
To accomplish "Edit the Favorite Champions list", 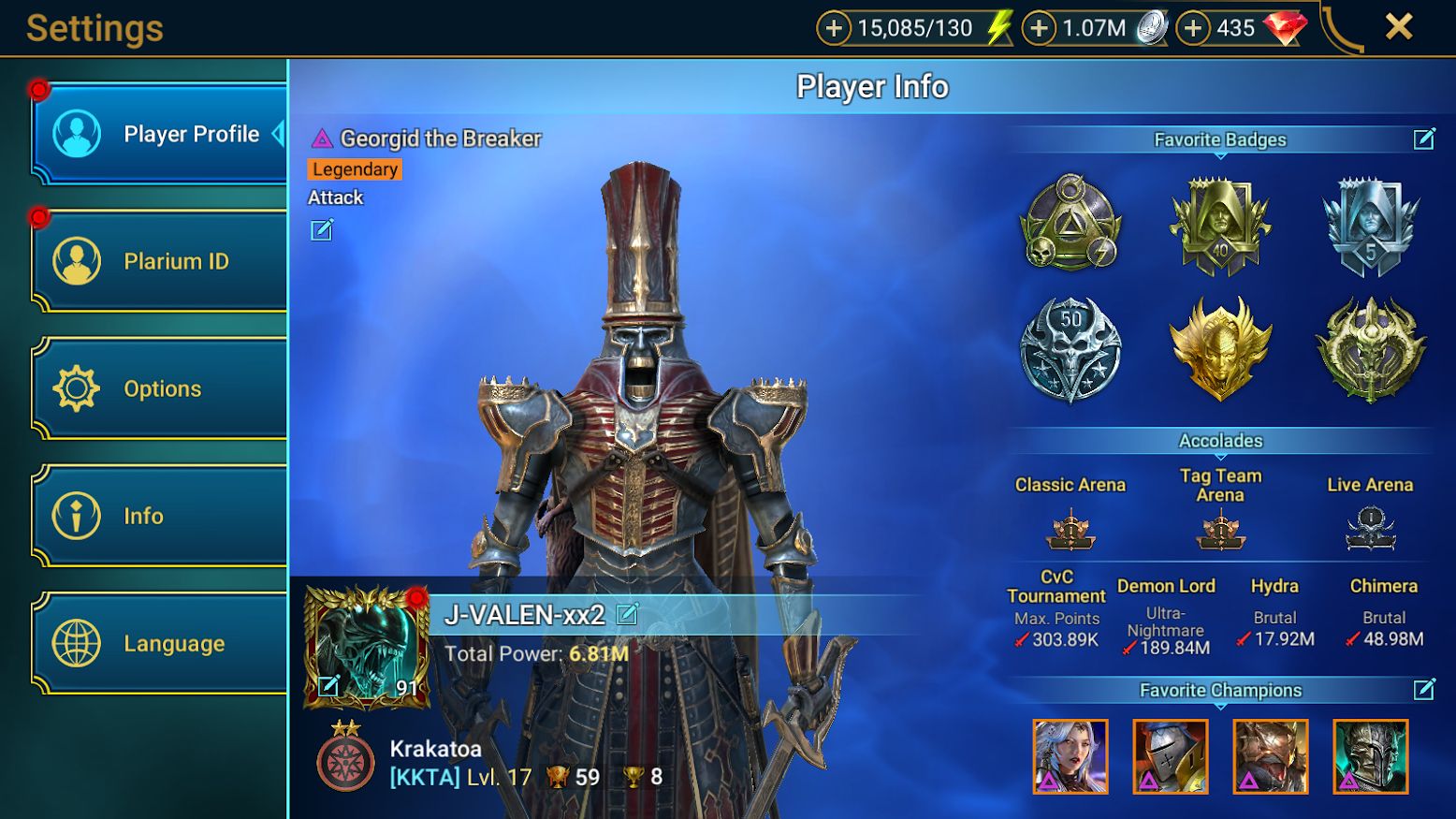I will tap(1424, 690).
